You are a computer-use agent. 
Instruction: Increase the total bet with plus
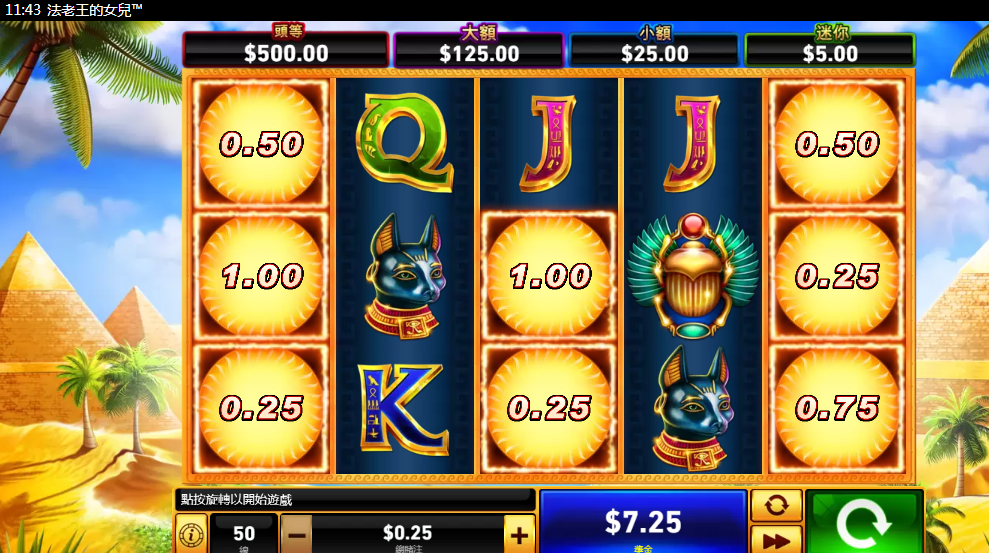(x=519, y=534)
